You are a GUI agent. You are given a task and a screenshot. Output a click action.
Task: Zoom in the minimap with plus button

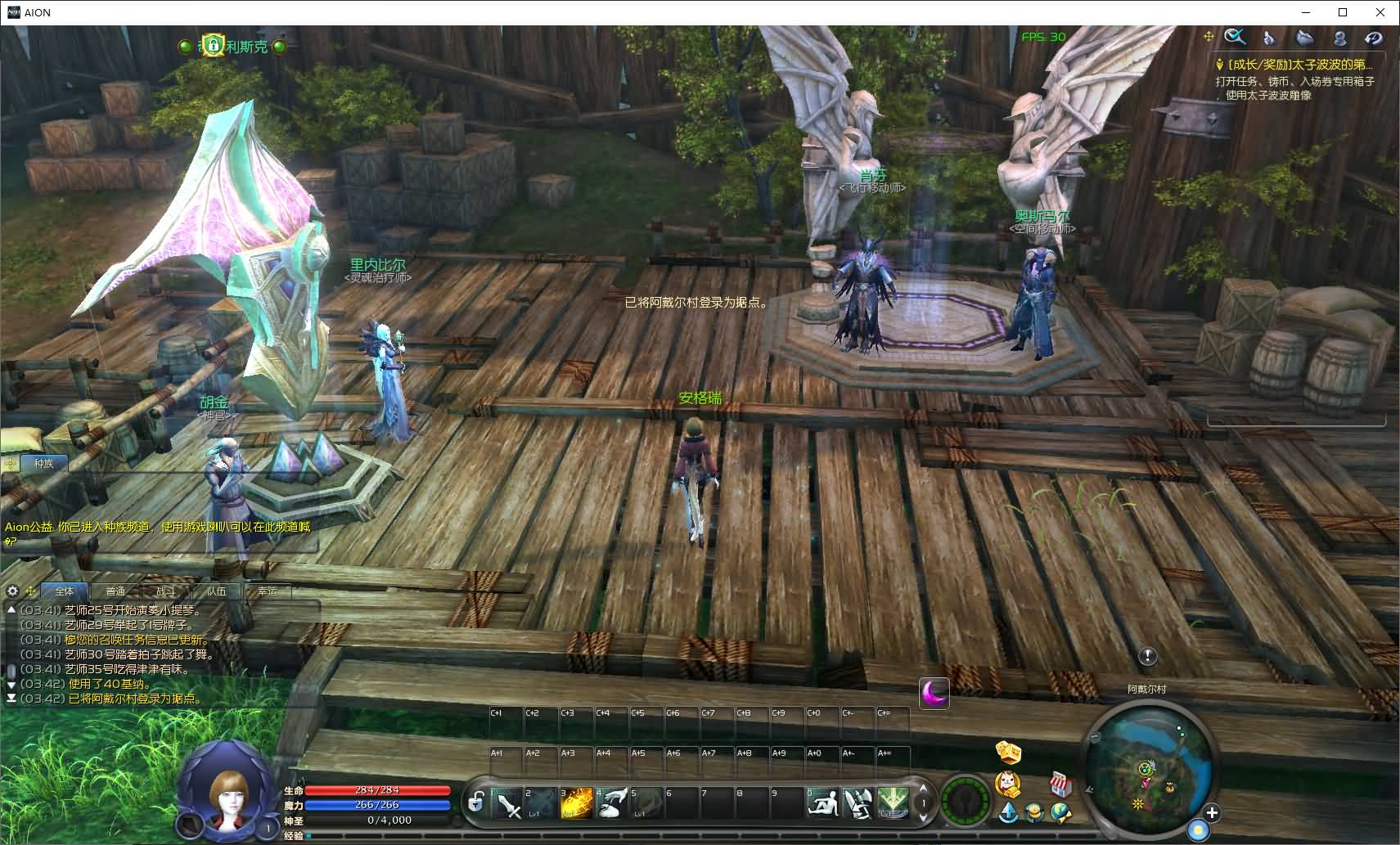tap(1212, 813)
